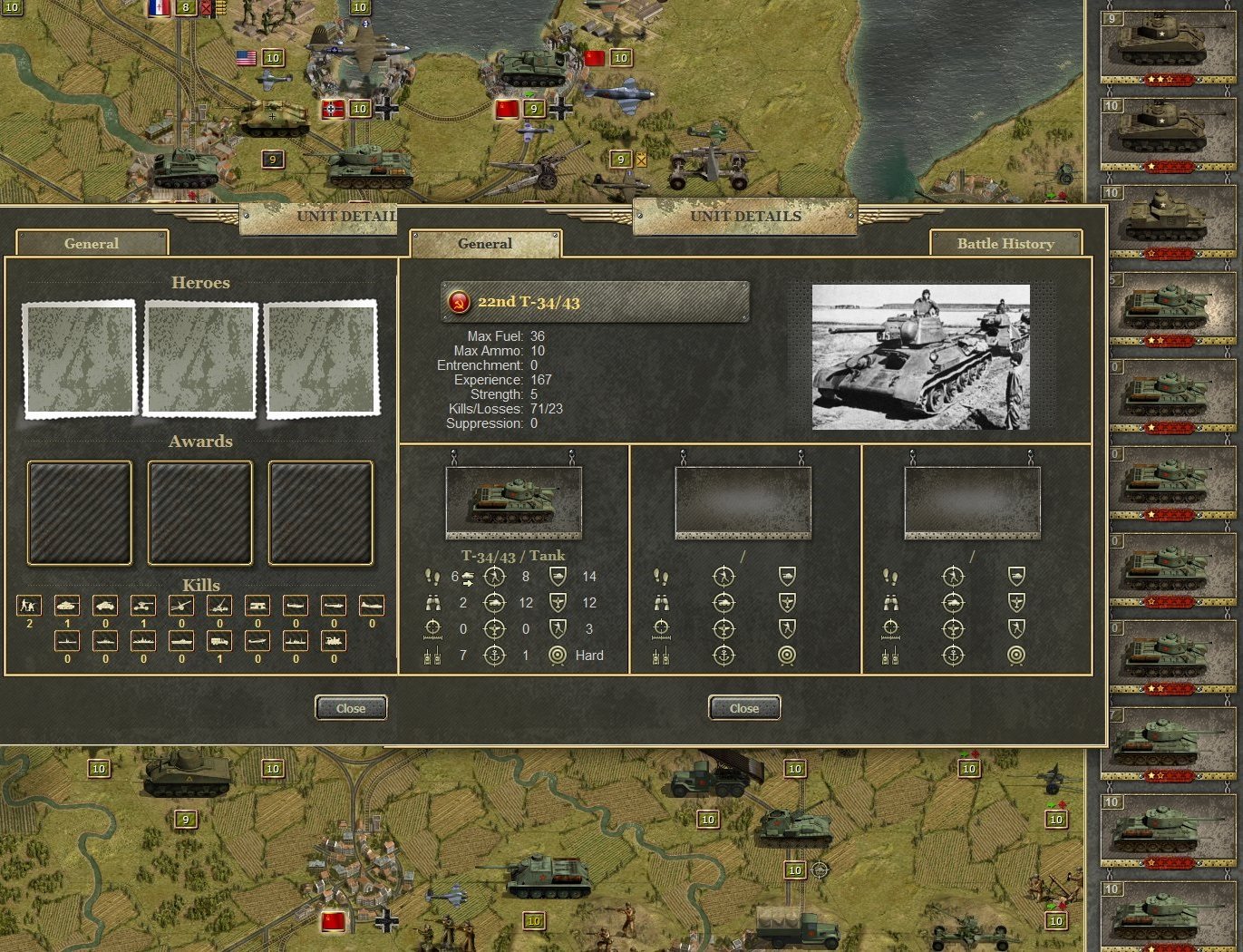Image resolution: width=1243 pixels, height=952 pixels.
Task: Click the Hard target type bullseye icon
Action: 558,655
